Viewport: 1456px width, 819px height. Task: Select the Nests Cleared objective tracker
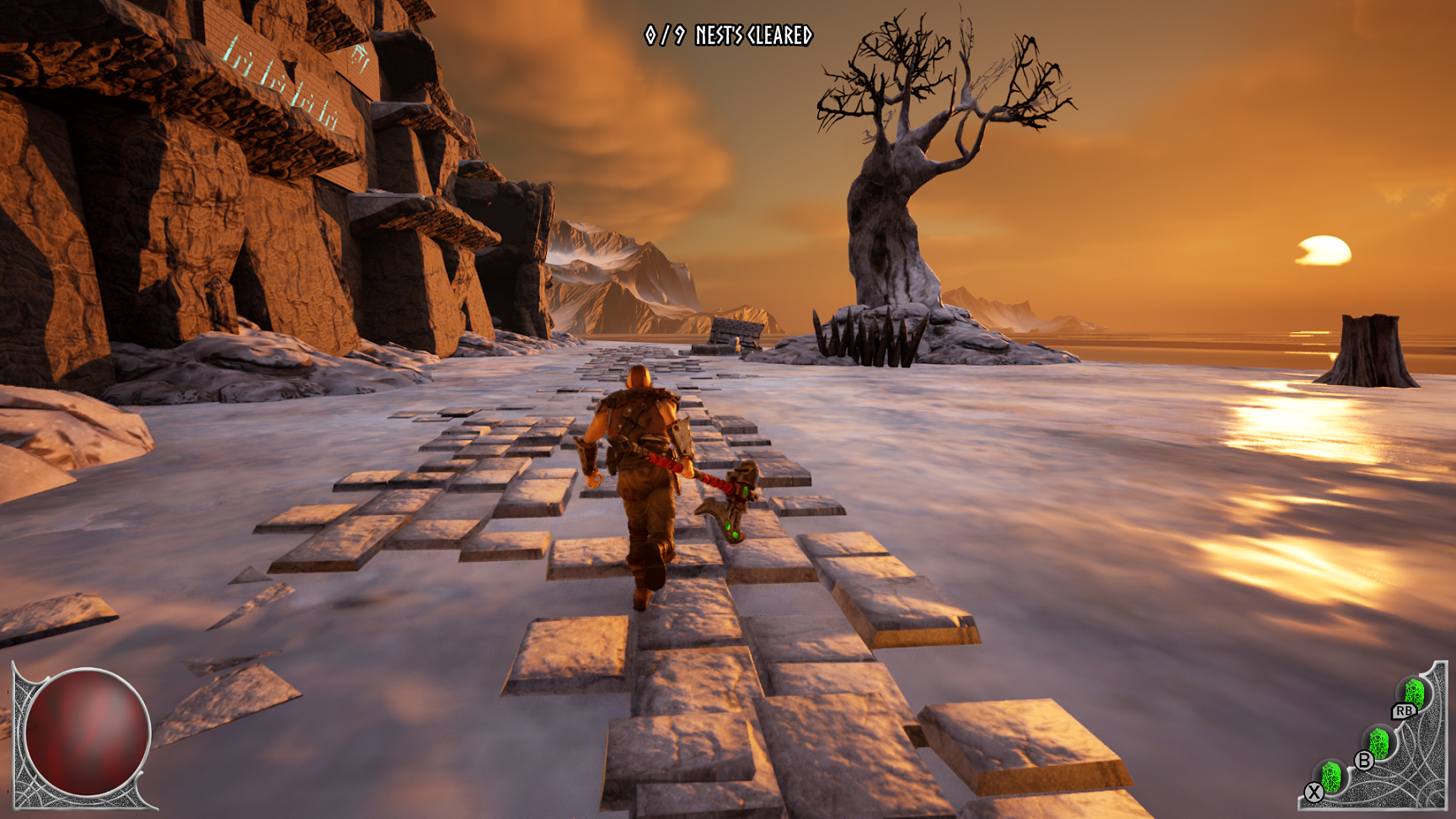pyautogui.click(x=728, y=35)
